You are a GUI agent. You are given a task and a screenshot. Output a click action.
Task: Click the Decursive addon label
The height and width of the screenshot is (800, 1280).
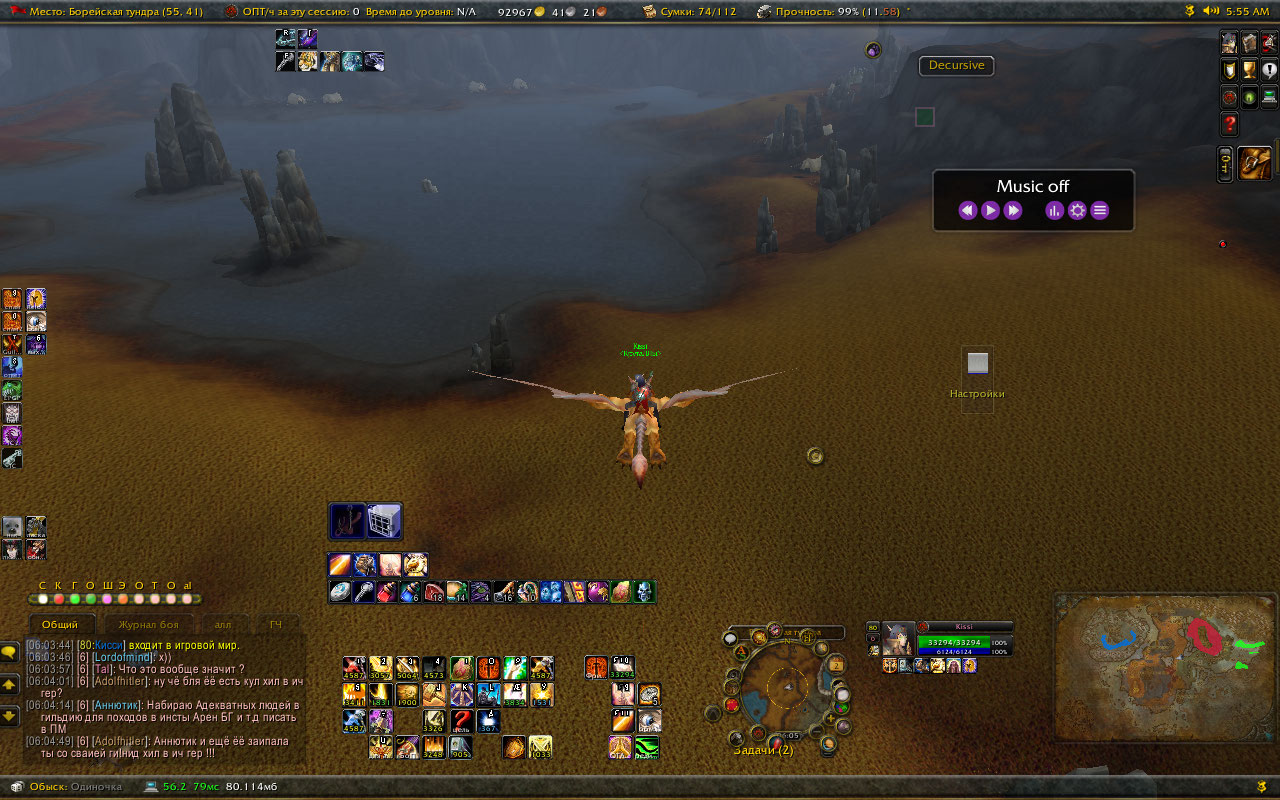(x=956, y=66)
